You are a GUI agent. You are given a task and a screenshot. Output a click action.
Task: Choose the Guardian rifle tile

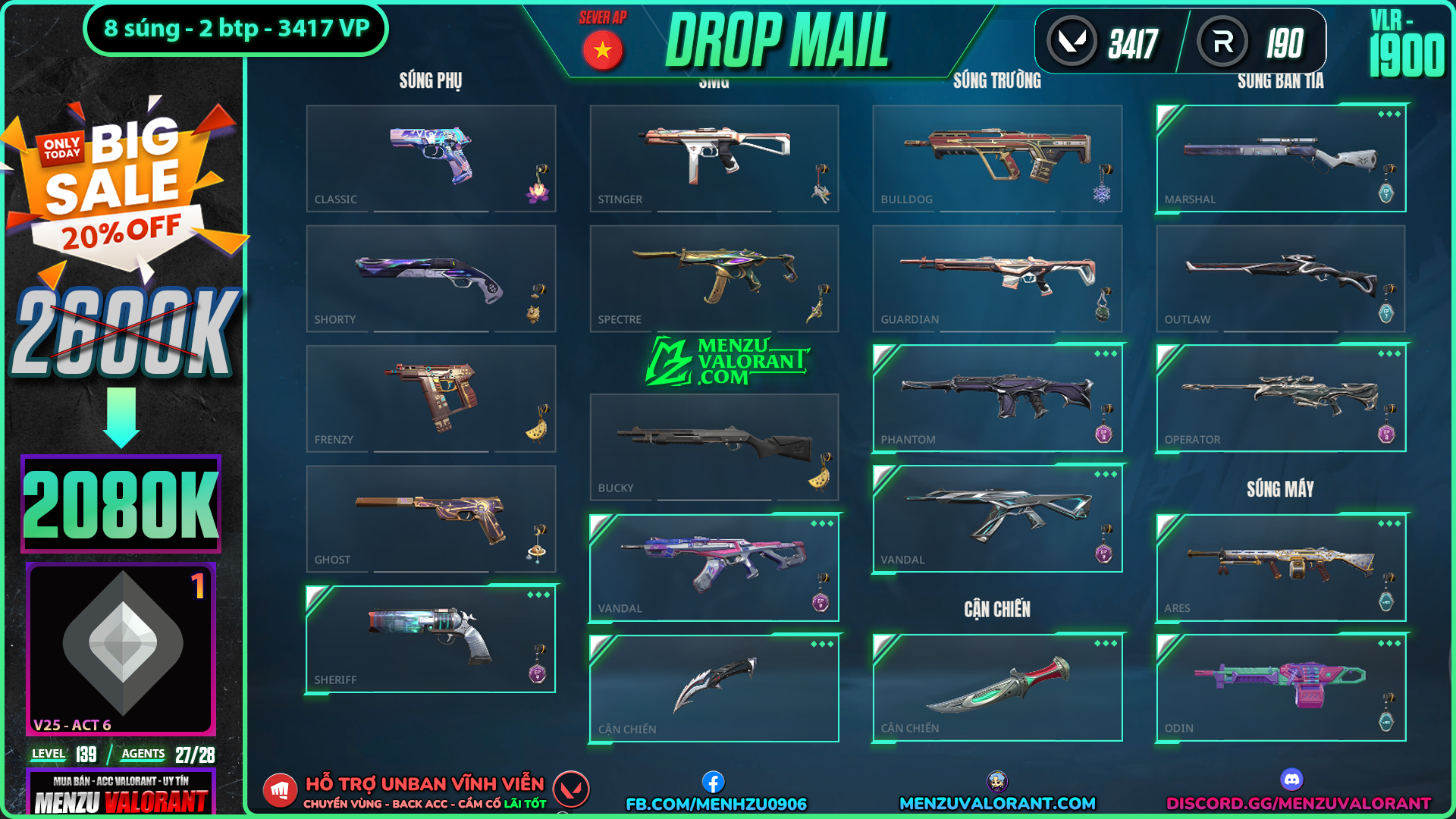(997, 278)
